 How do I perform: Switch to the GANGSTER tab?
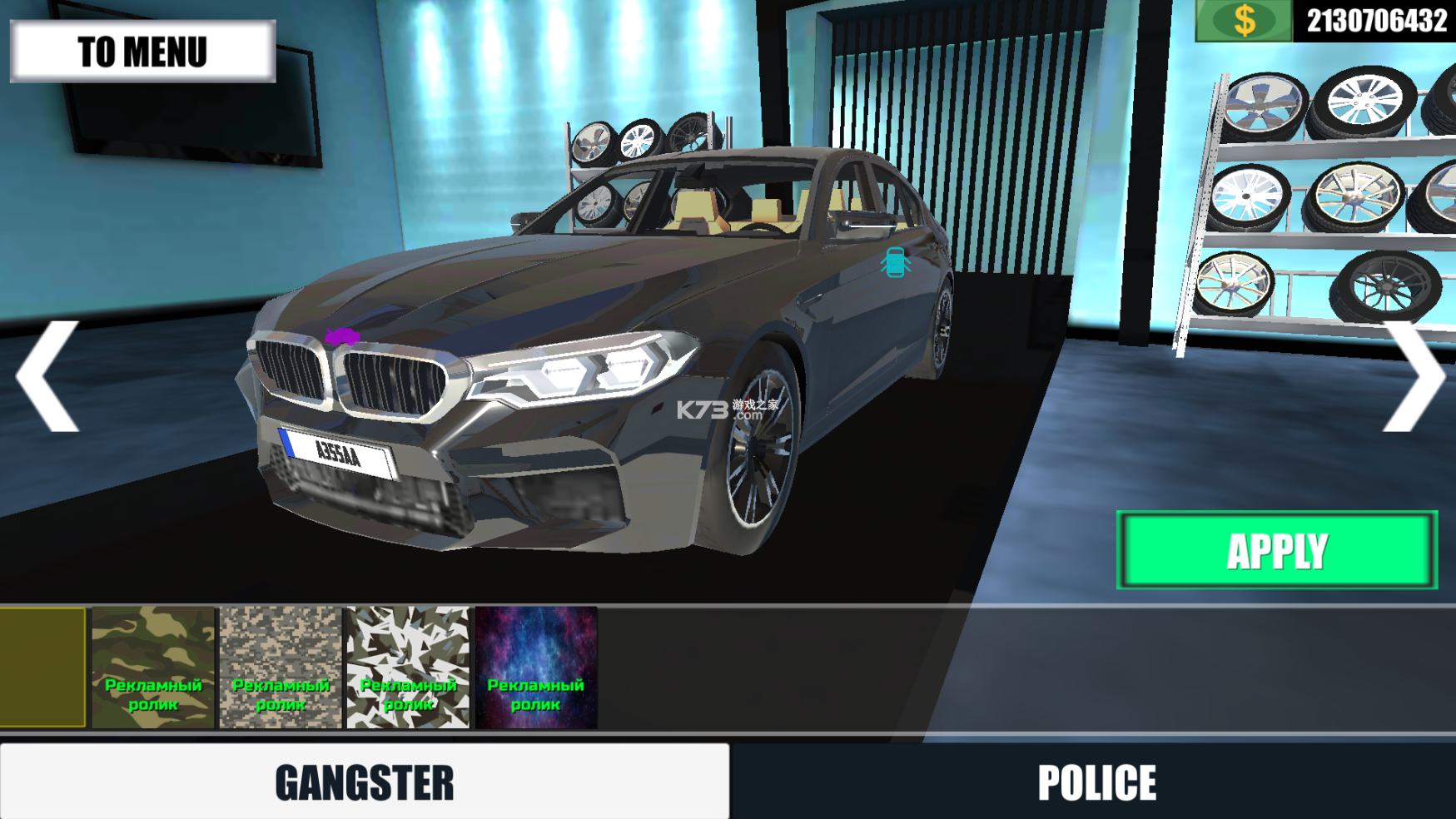[x=365, y=782]
